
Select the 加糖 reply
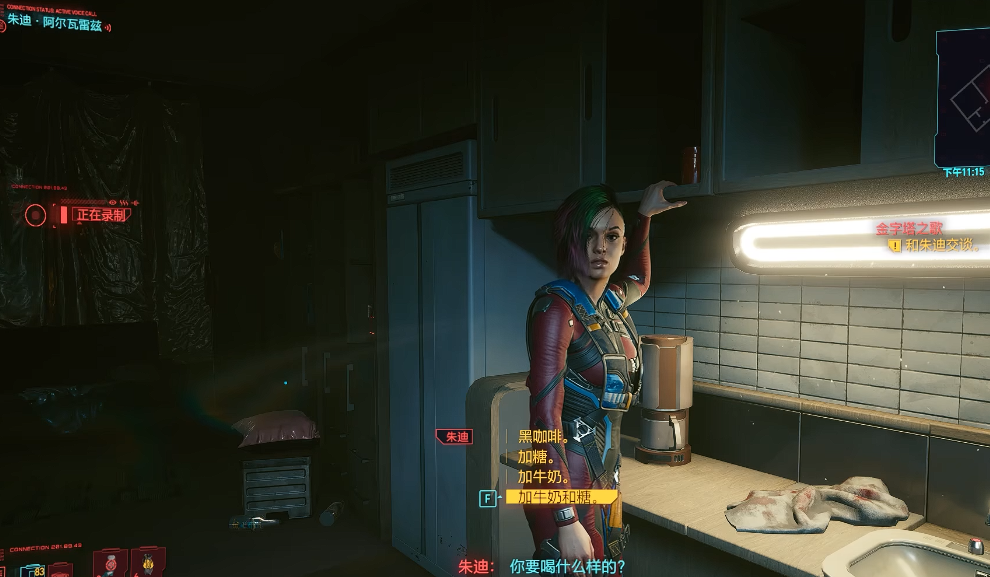pyautogui.click(x=537, y=457)
